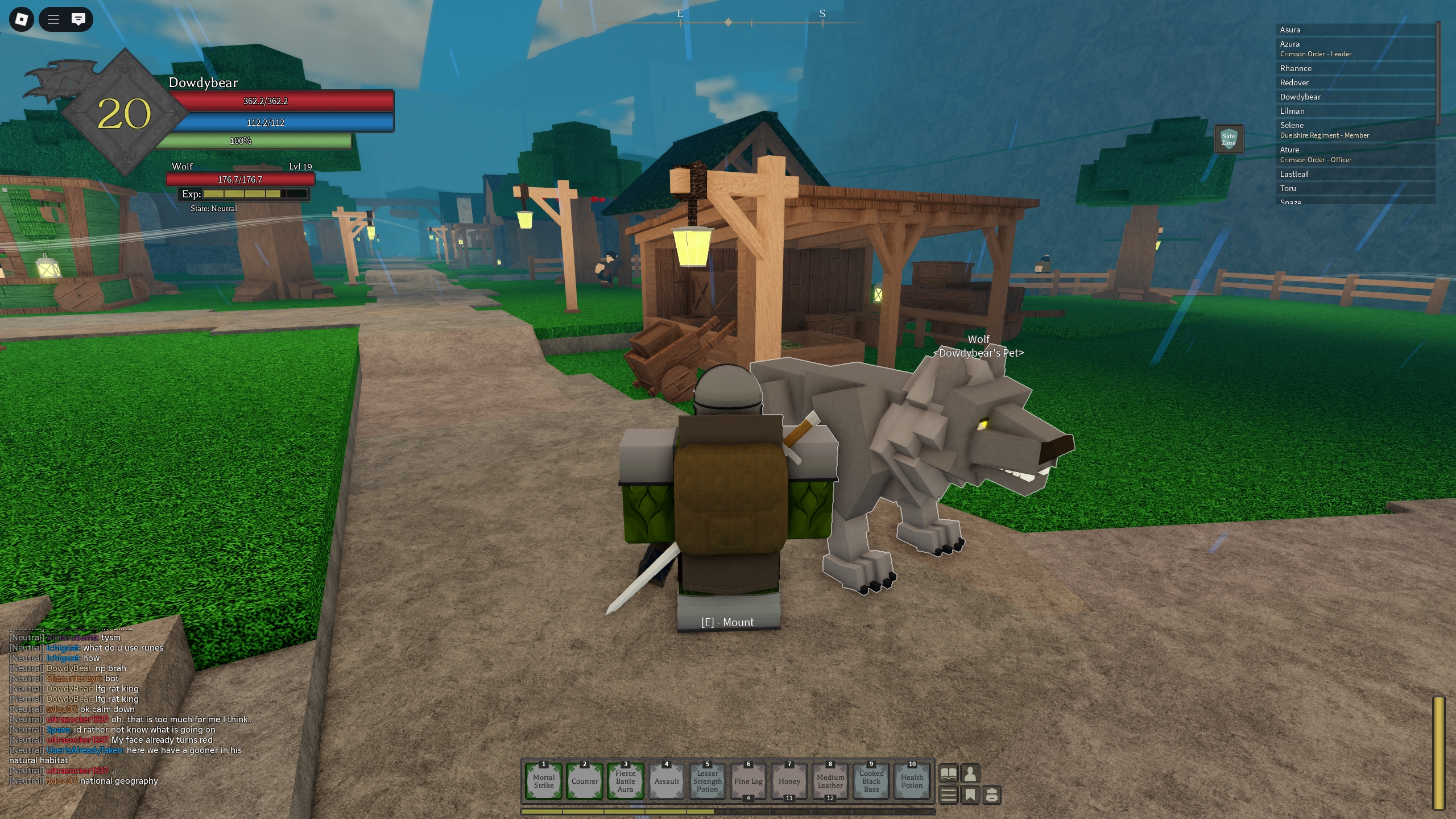1456x819 pixels.
Task: Open the spellbook panel icon
Action: tap(949, 773)
